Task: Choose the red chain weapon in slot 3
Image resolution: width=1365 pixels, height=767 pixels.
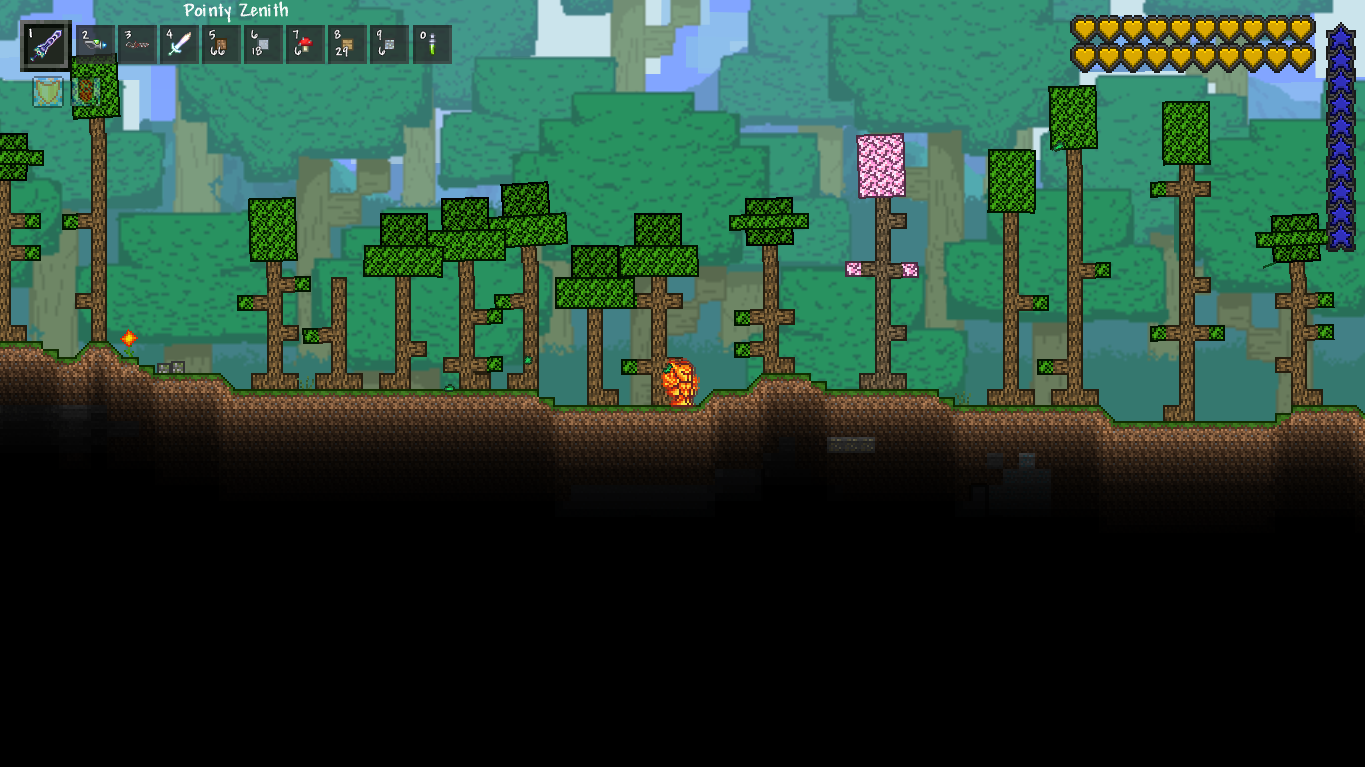Action: (138, 45)
